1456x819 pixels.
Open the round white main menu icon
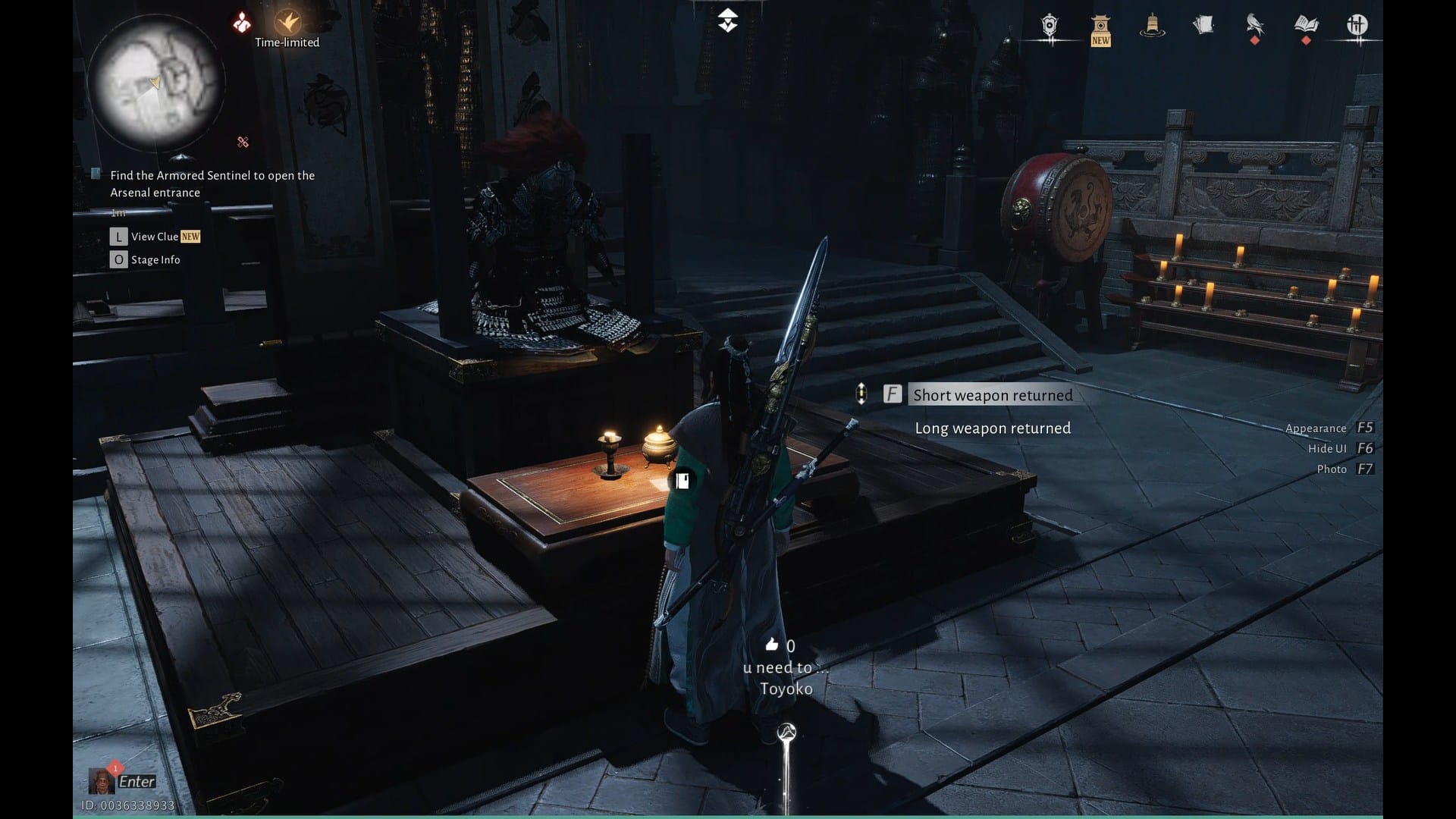[x=1357, y=26]
